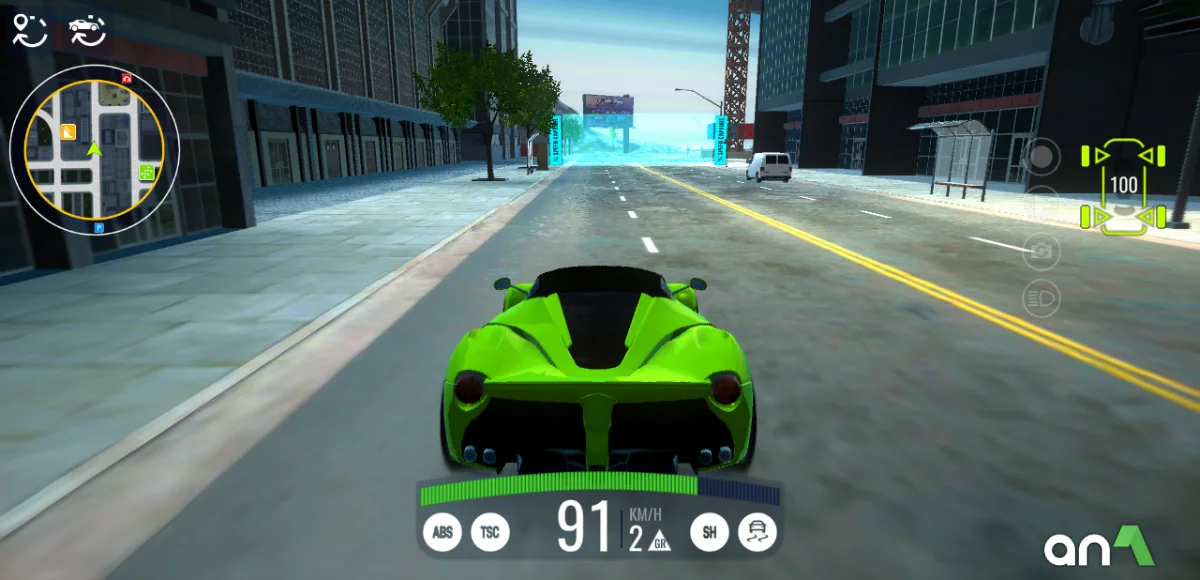
Task: Select the red garage marker on the minimap
Action: point(126,77)
